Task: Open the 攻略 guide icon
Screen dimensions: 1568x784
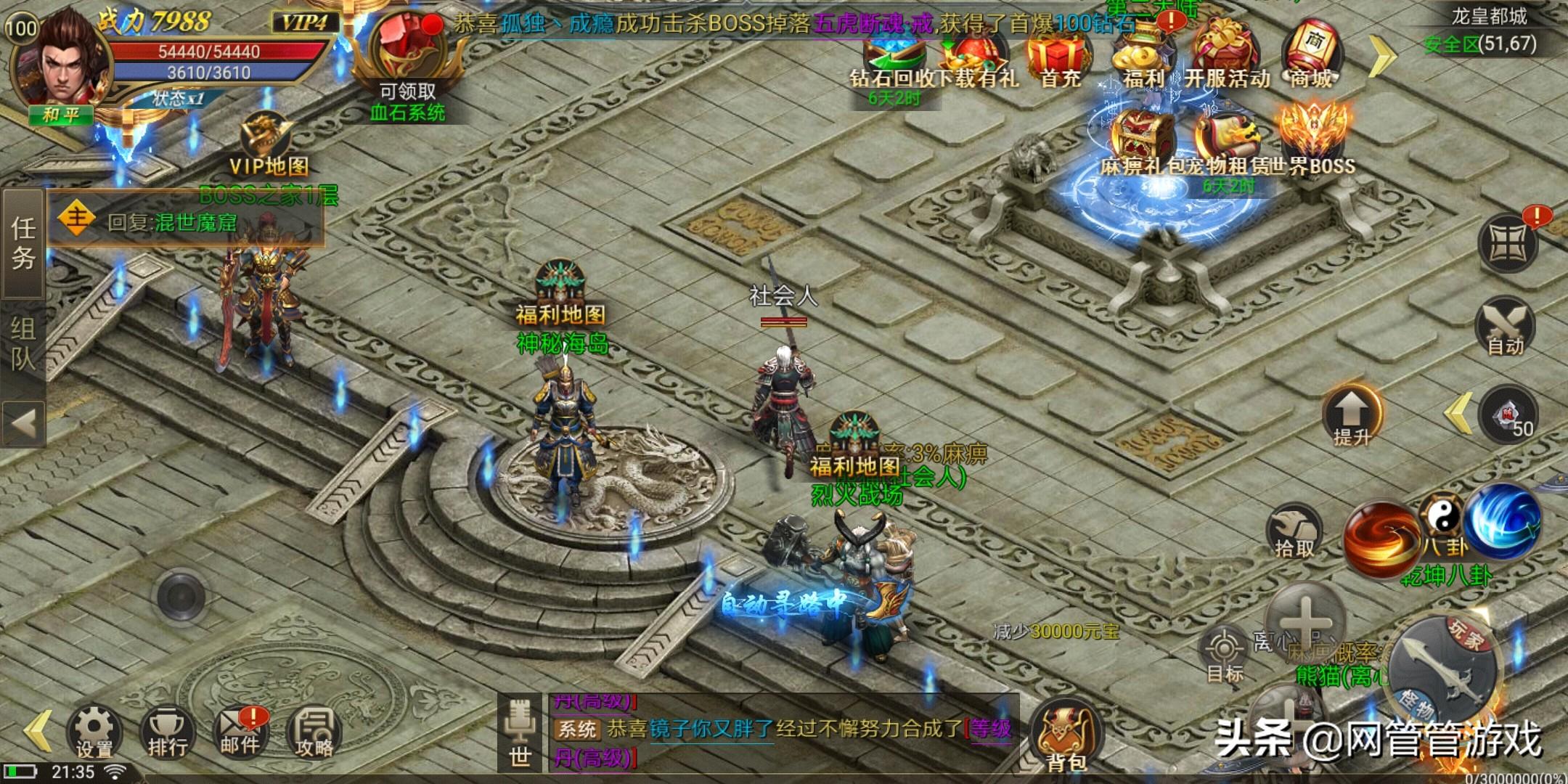Action: click(314, 730)
